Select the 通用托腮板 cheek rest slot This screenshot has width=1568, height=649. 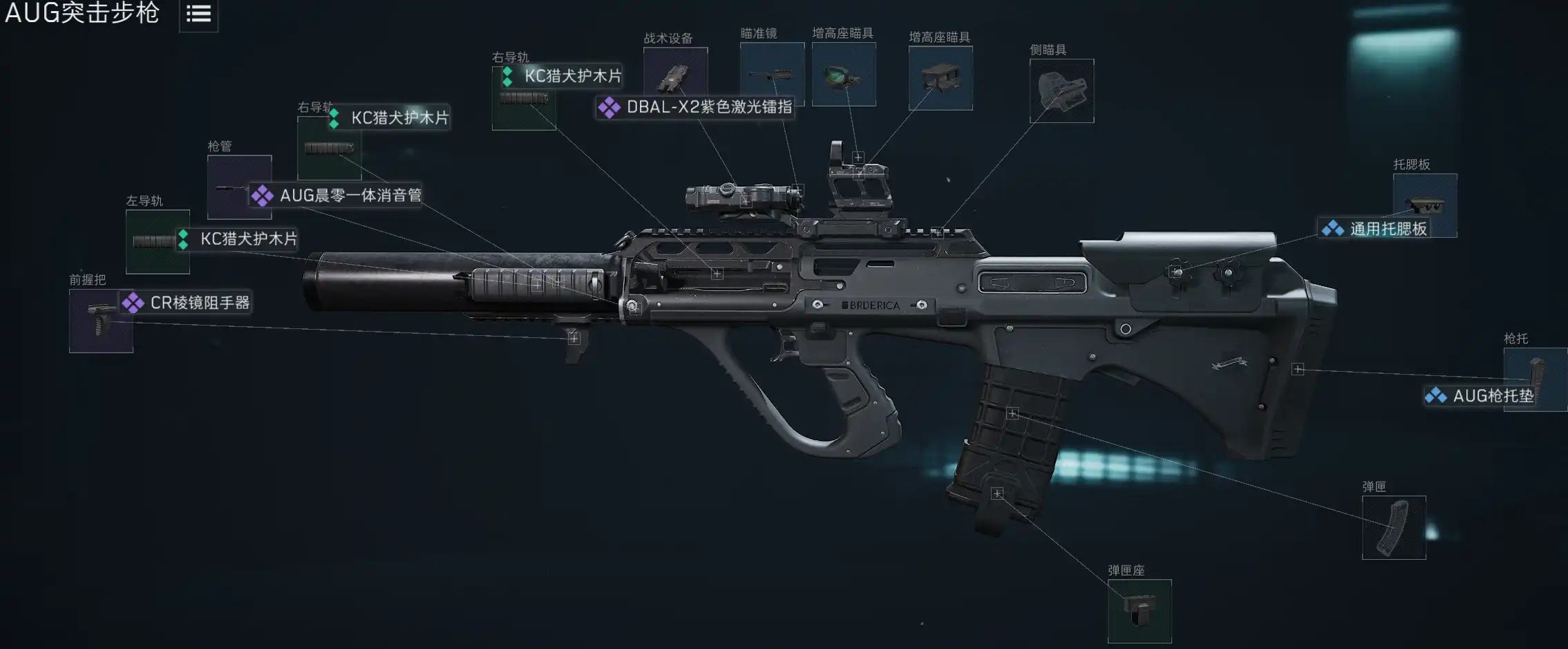coord(1425,205)
